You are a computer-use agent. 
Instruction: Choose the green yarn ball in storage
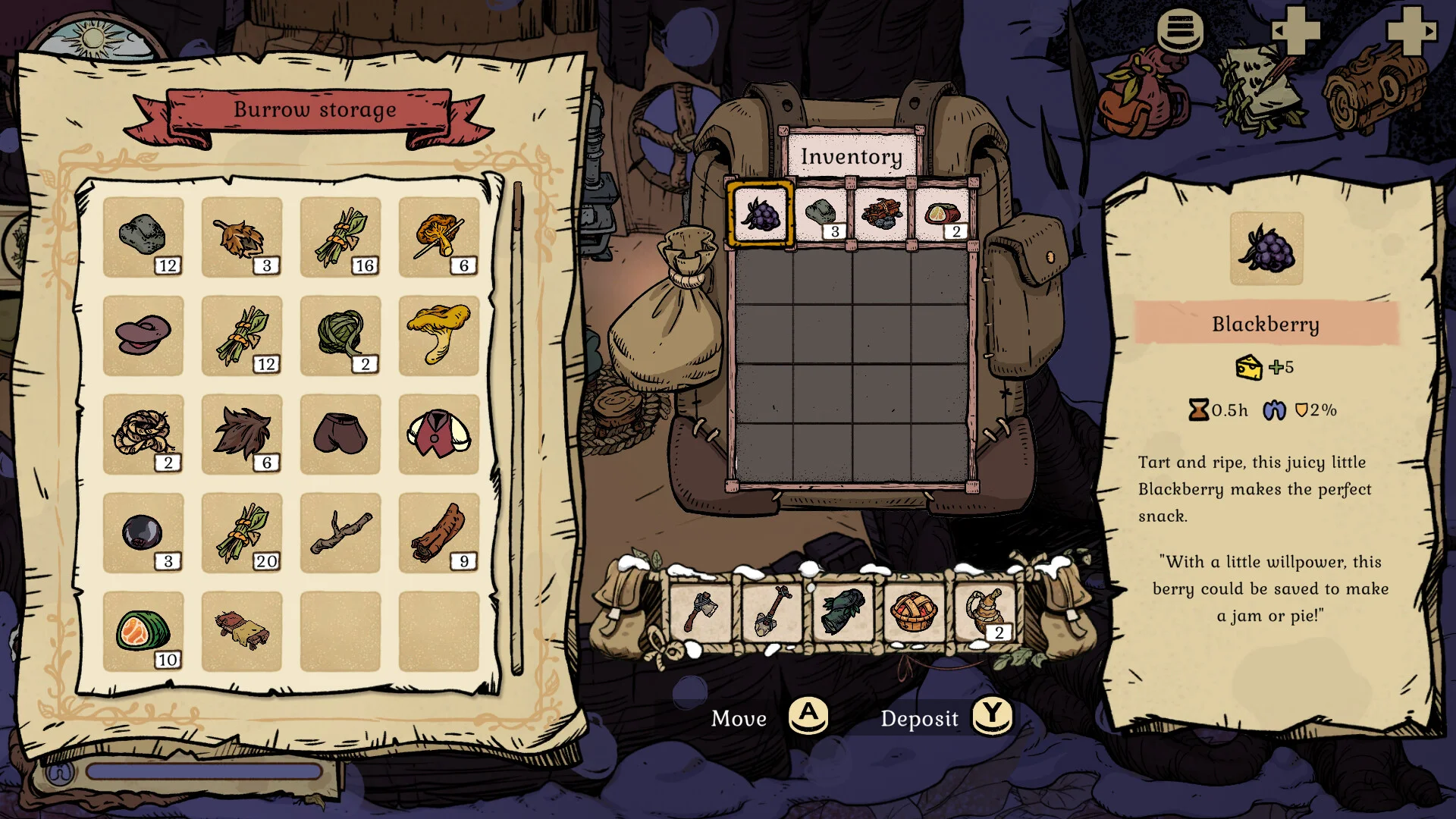point(340,335)
